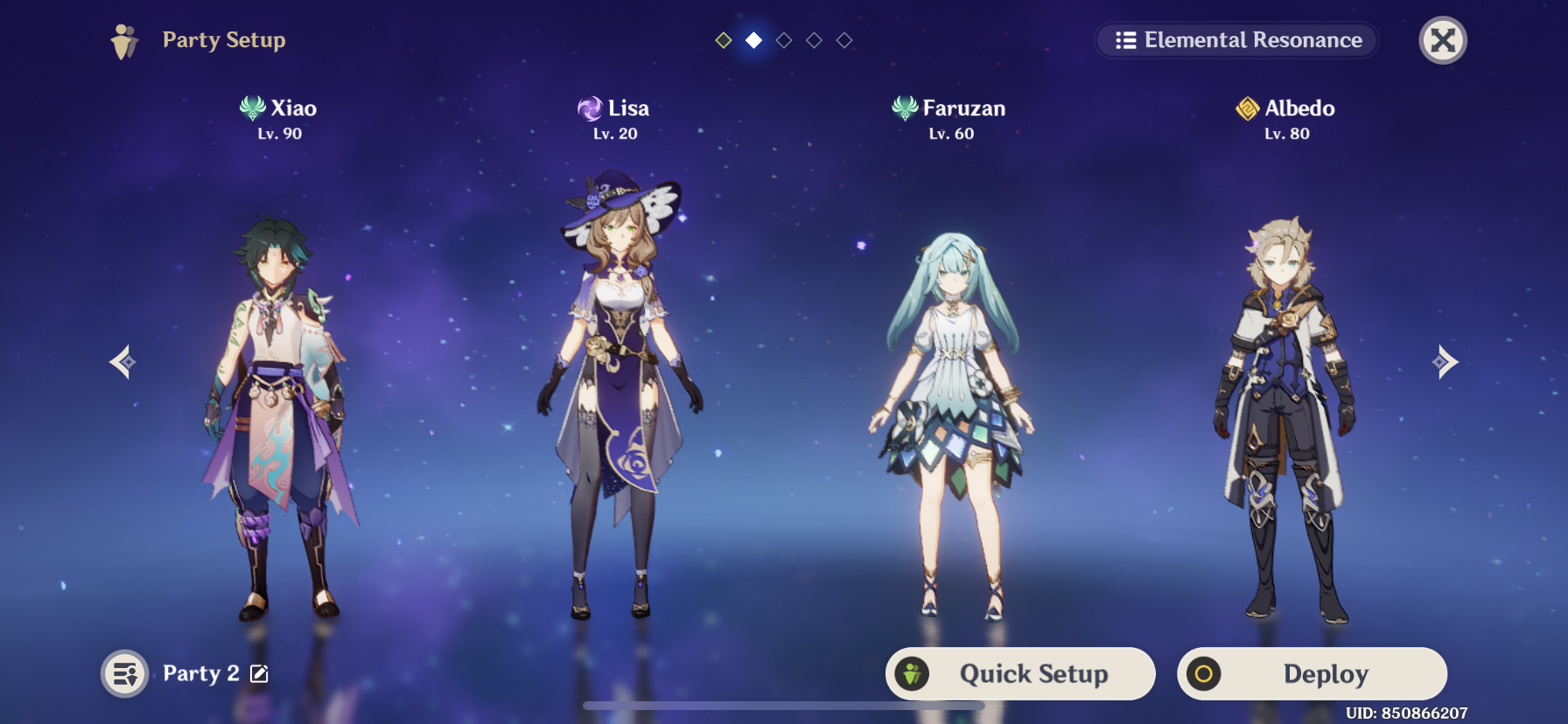Image resolution: width=1568 pixels, height=724 pixels.
Task: Open the Elemental Resonance list icon
Action: pyautogui.click(x=1124, y=39)
